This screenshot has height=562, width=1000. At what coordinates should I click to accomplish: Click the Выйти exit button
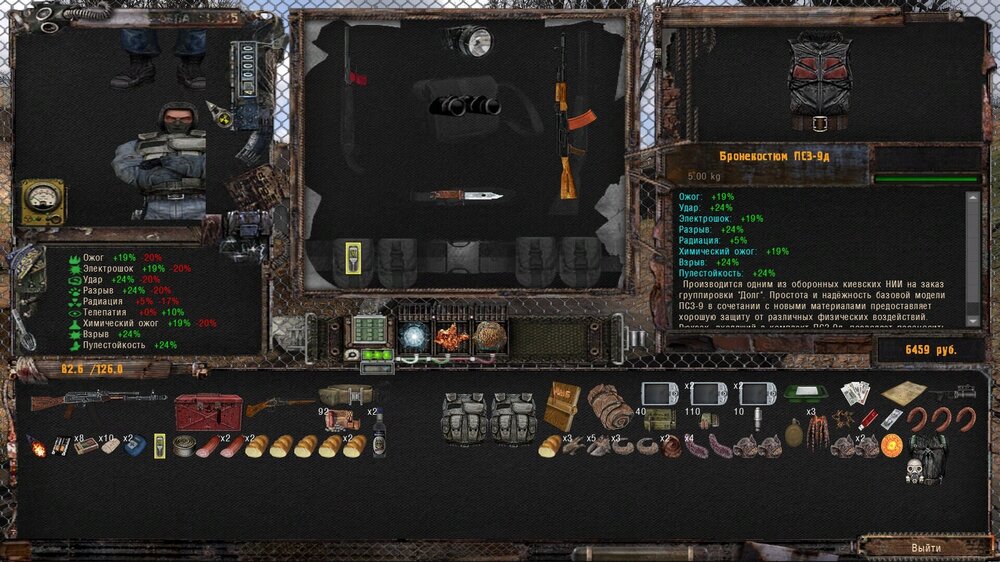925,548
